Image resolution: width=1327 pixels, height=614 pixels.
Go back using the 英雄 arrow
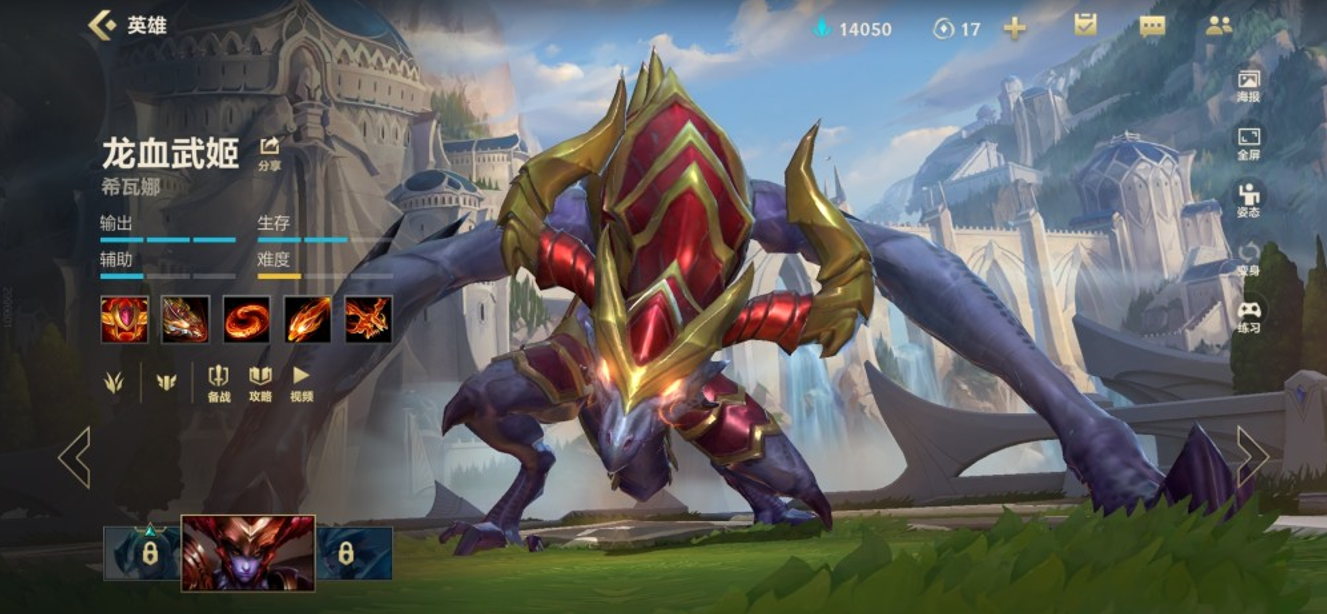[x=102, y=25]
